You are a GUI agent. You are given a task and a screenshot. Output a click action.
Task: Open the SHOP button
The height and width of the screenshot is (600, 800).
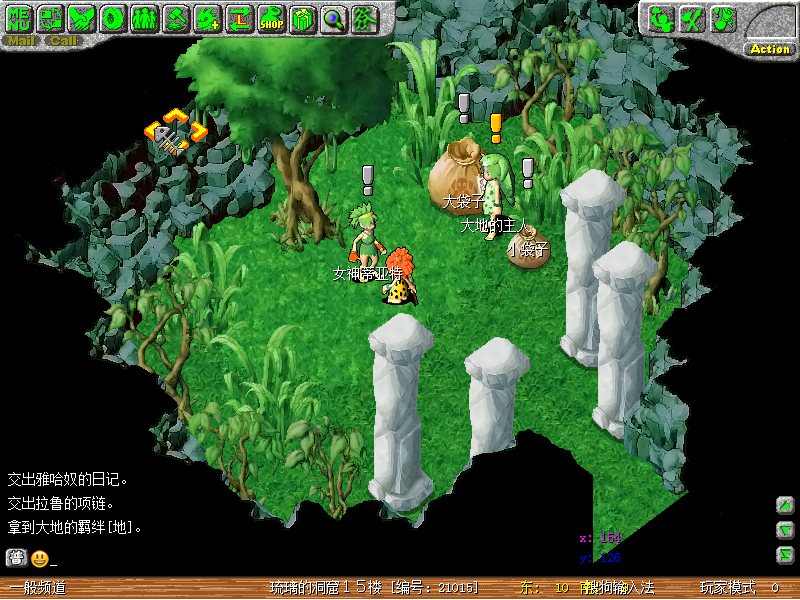271,17
